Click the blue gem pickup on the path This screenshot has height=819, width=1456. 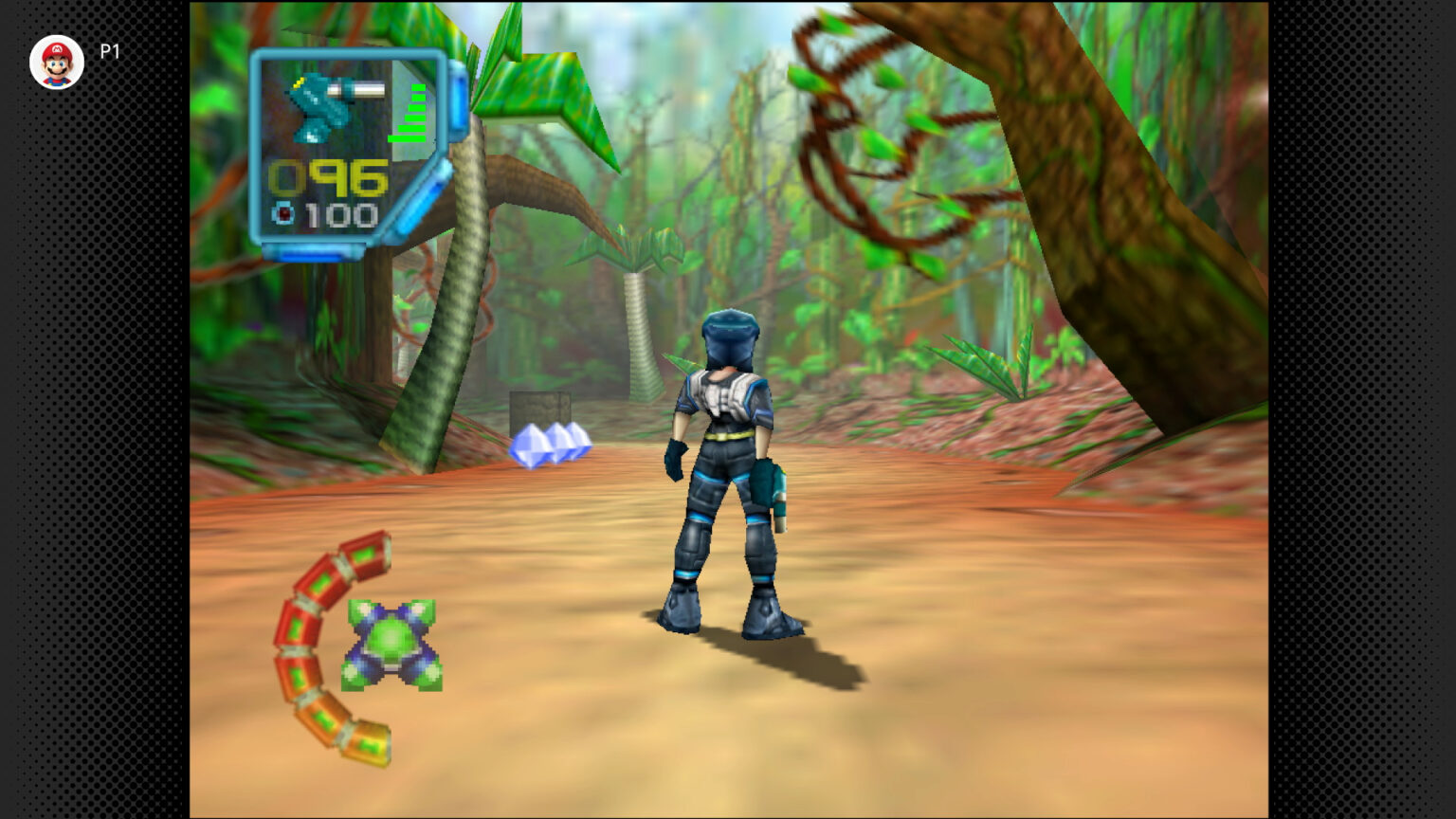click(x=552, y=446)
